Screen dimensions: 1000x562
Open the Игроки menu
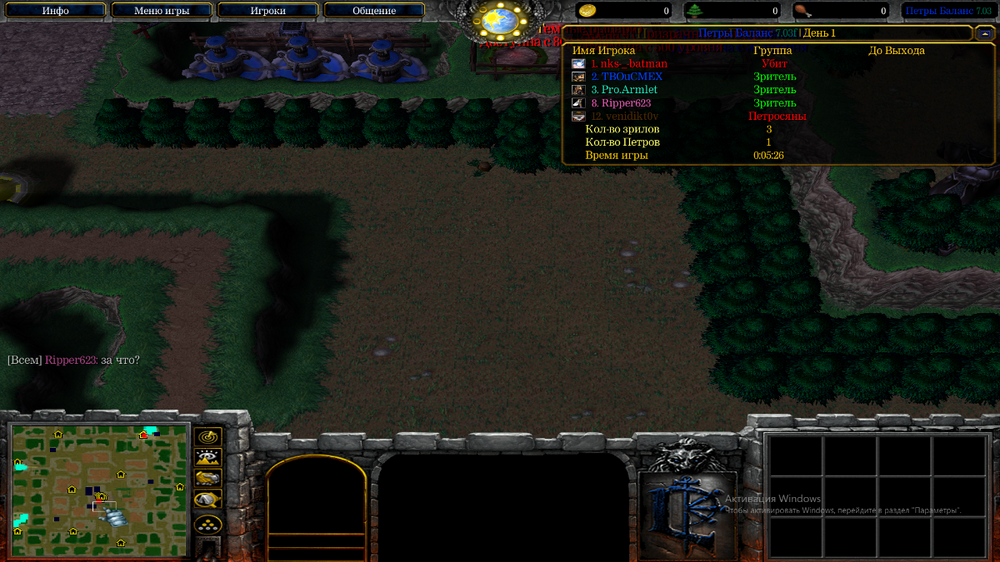267,11
